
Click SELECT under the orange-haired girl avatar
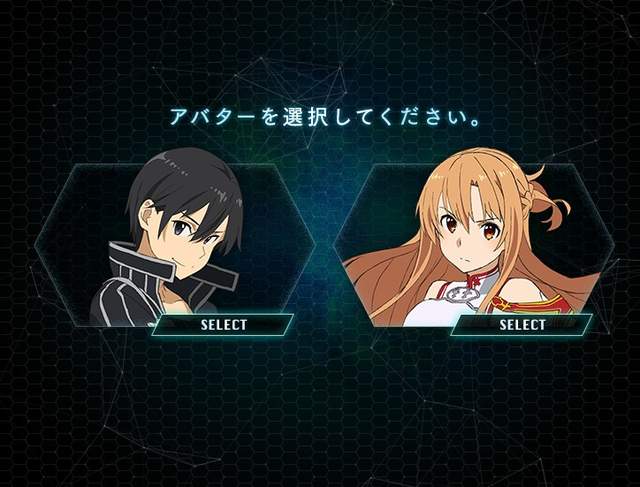click(522, 324)
